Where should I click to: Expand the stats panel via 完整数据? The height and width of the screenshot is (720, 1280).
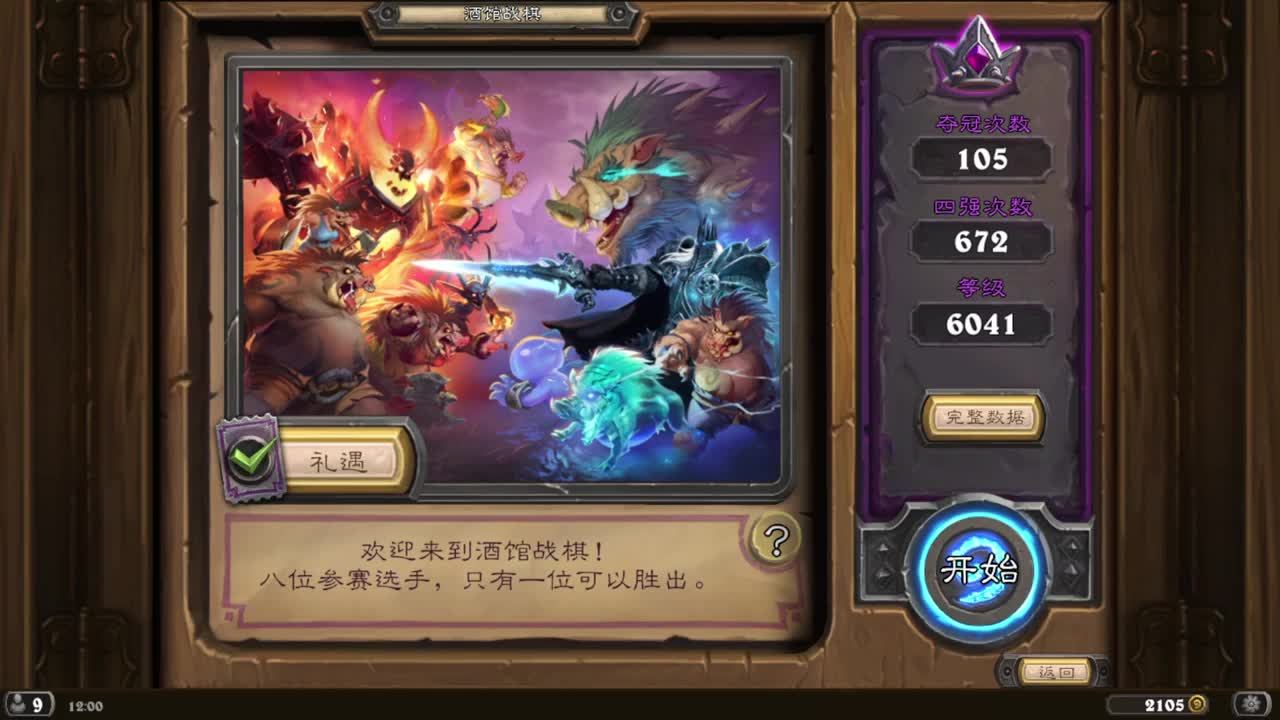pyautogui.click(x=983, y=420)
